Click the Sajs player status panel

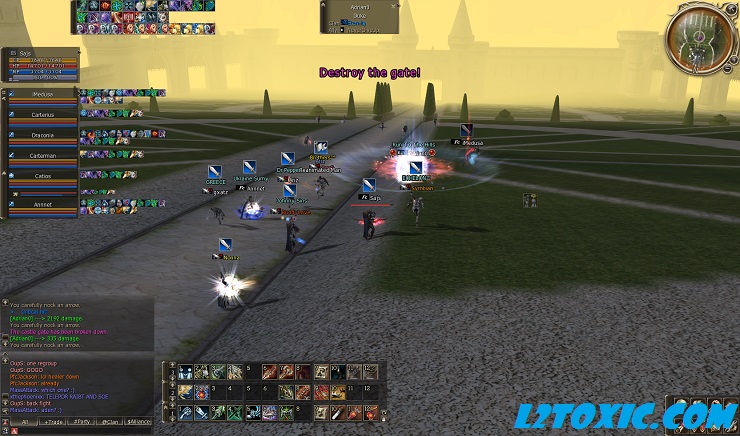point(40,64)
